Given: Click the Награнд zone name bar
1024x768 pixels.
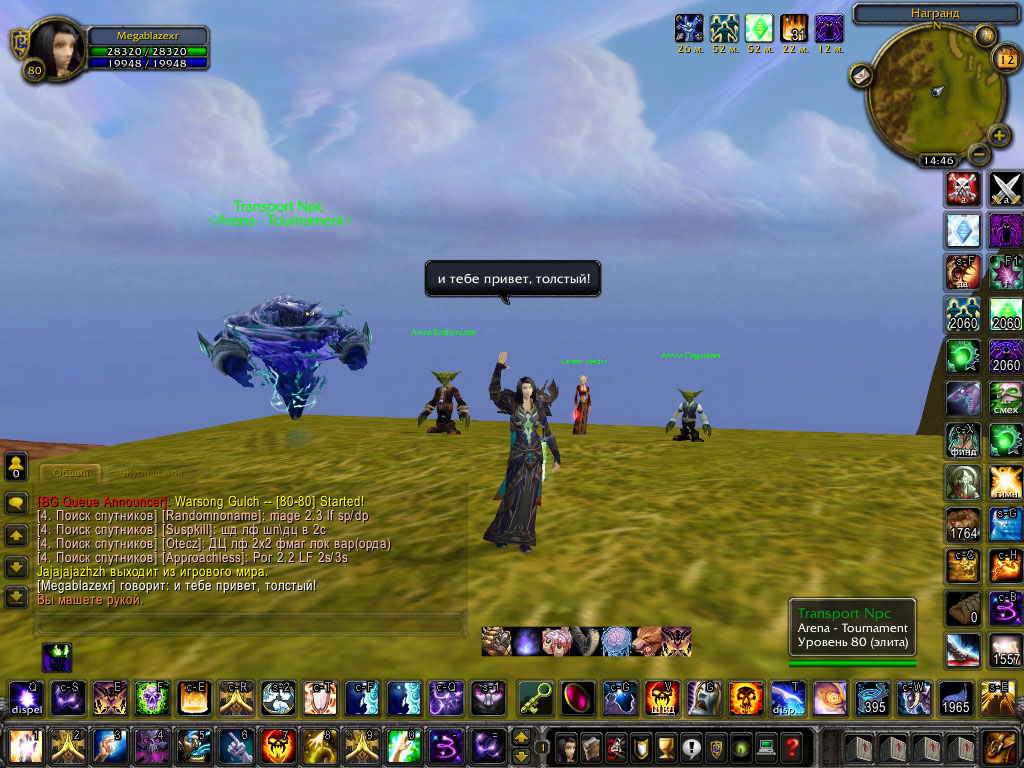Looking at the screenshot, I should (x=936, y=13).
